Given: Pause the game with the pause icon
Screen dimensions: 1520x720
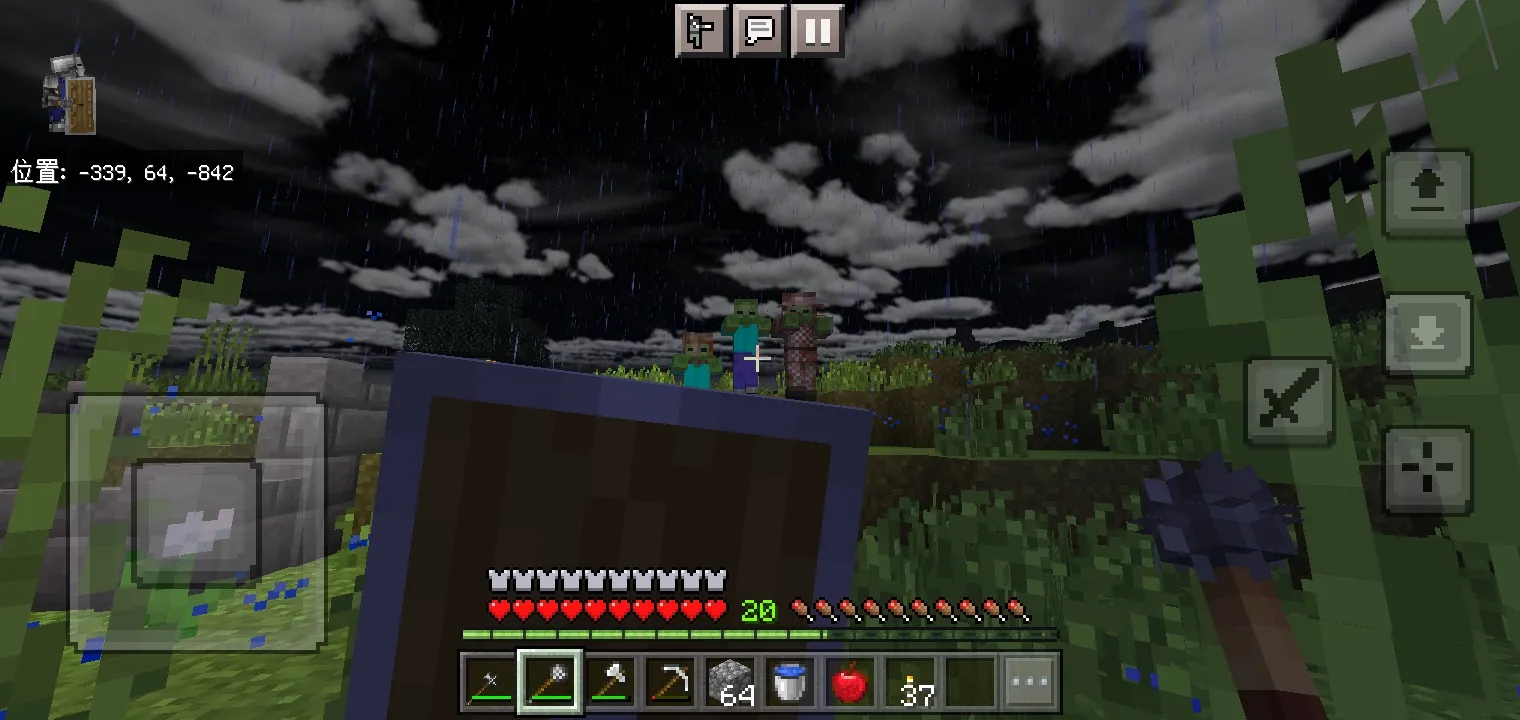Looking at the screenshot, I should [817, 31].
